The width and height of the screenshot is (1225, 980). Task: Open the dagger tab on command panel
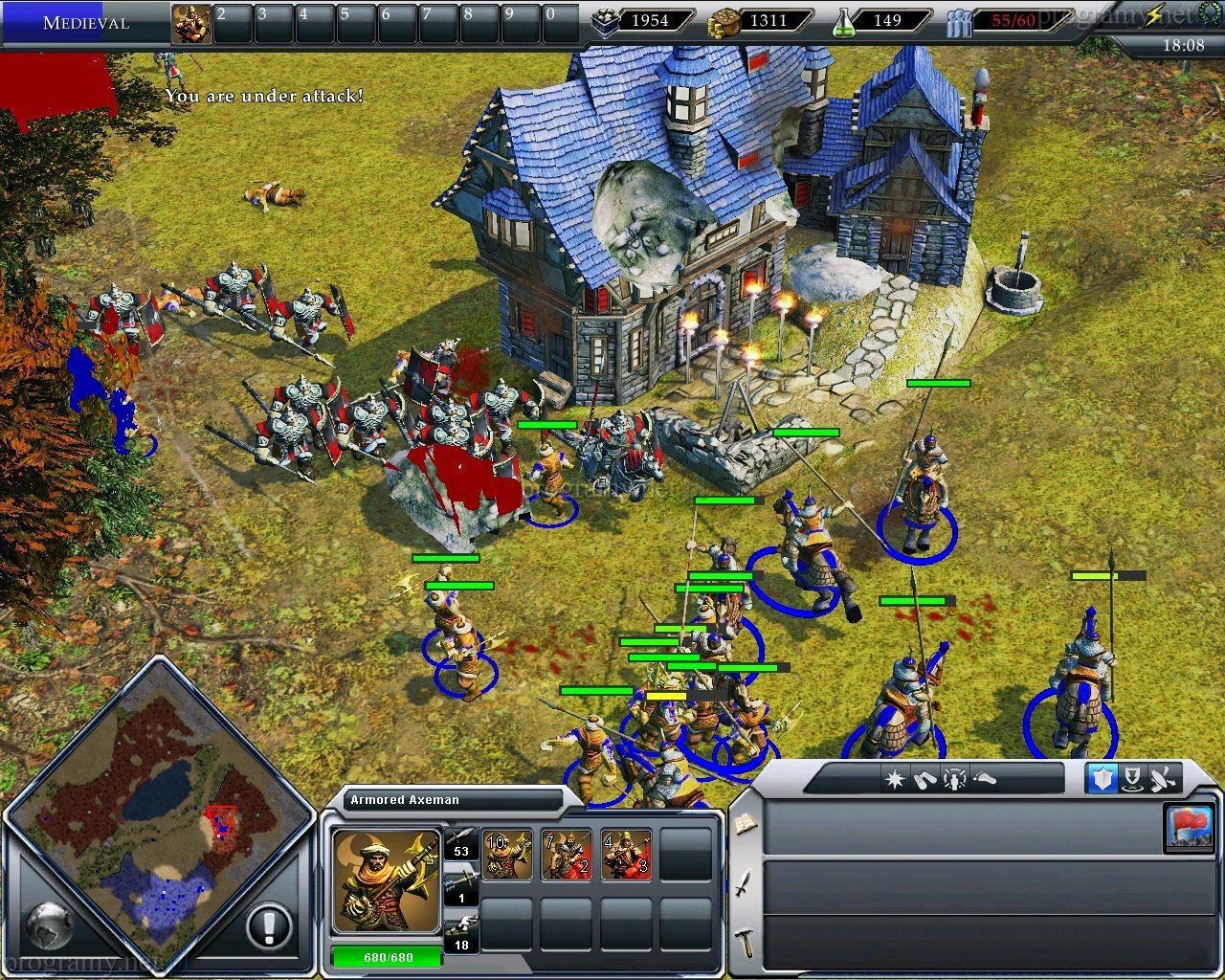[x=744, y=881]
